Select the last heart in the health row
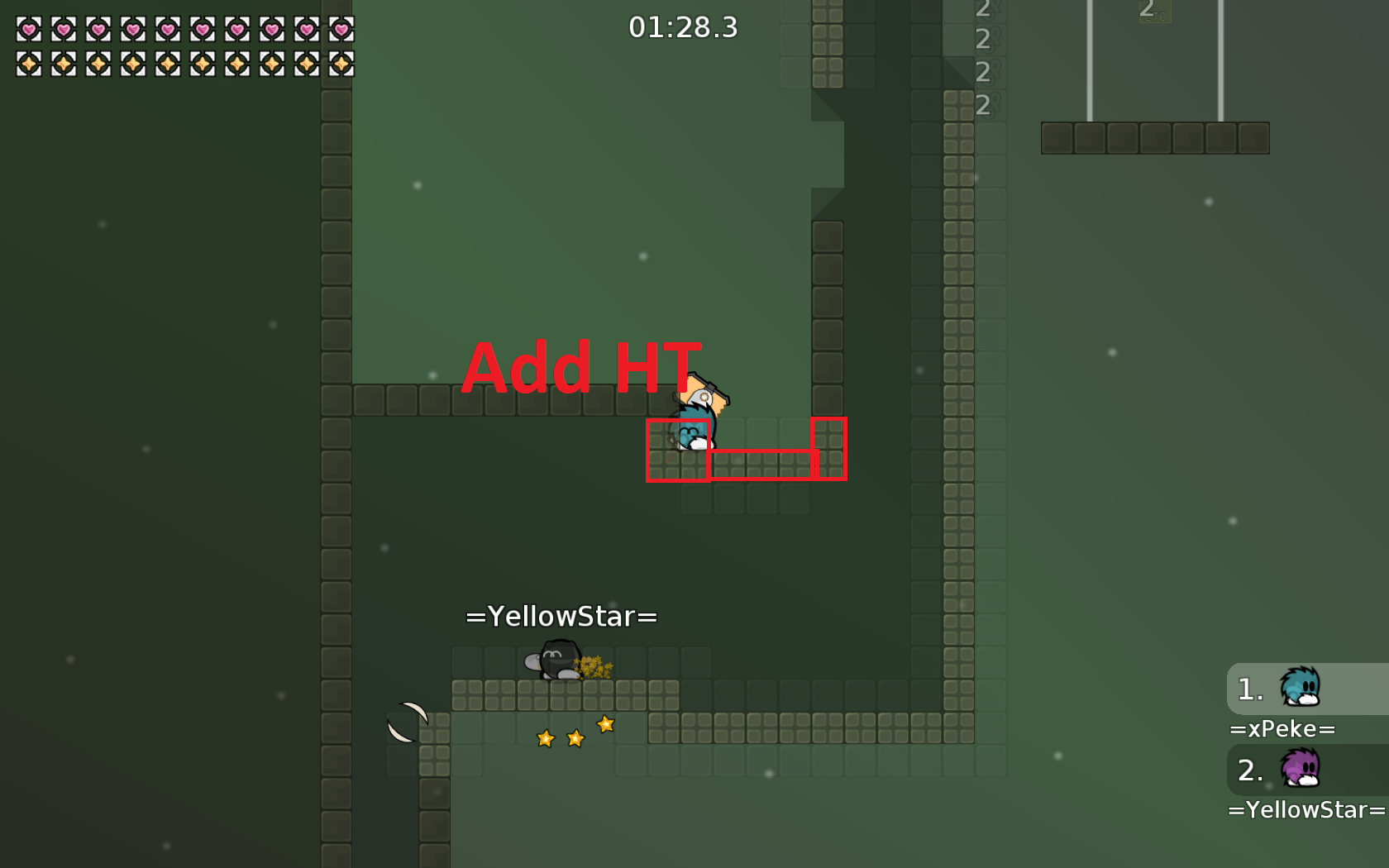Image resolution: width=1389 pixels, height=868 pixels. [340, 29]
